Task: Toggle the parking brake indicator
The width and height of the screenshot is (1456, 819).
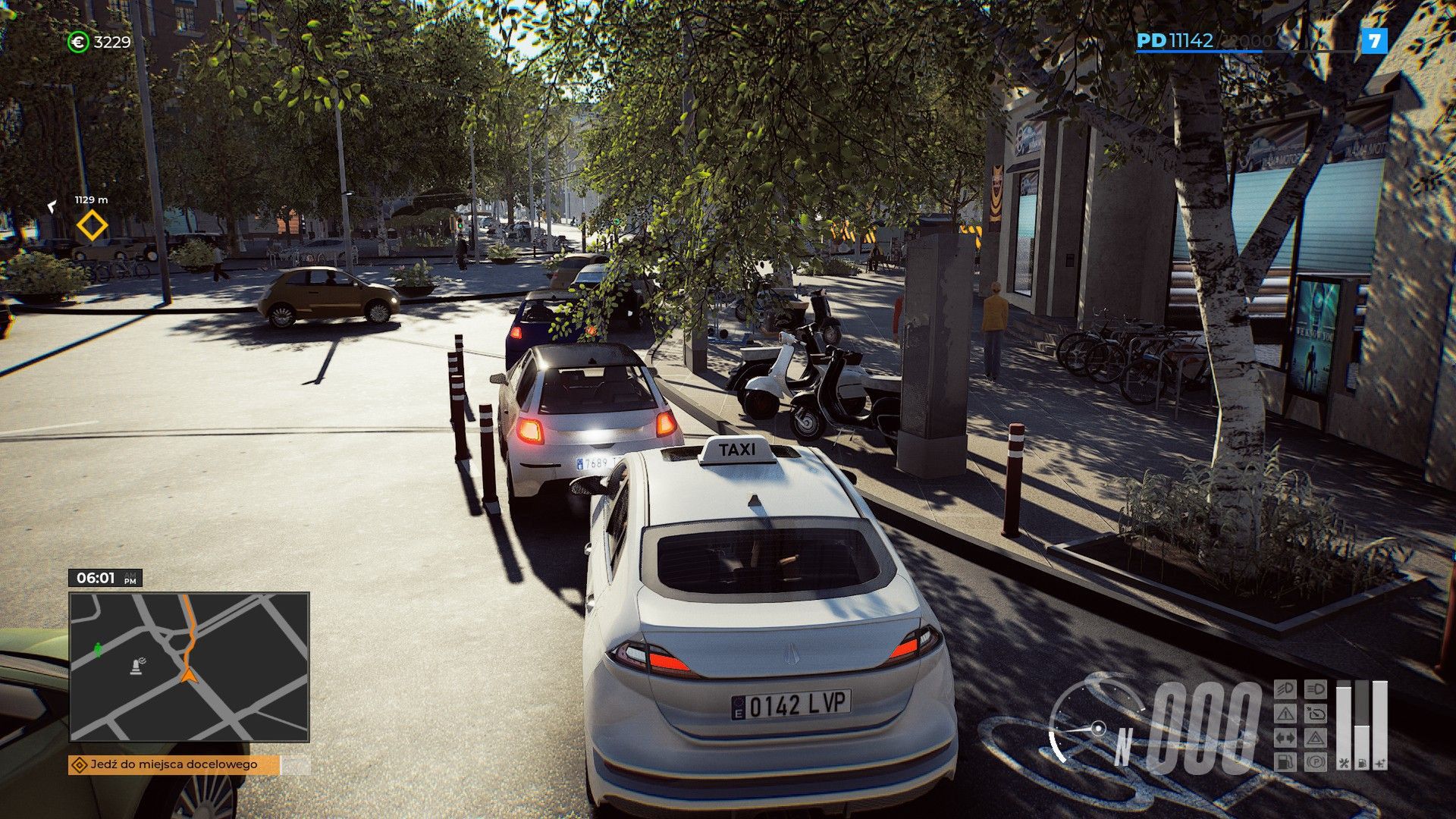Action: coord(1316,761)
